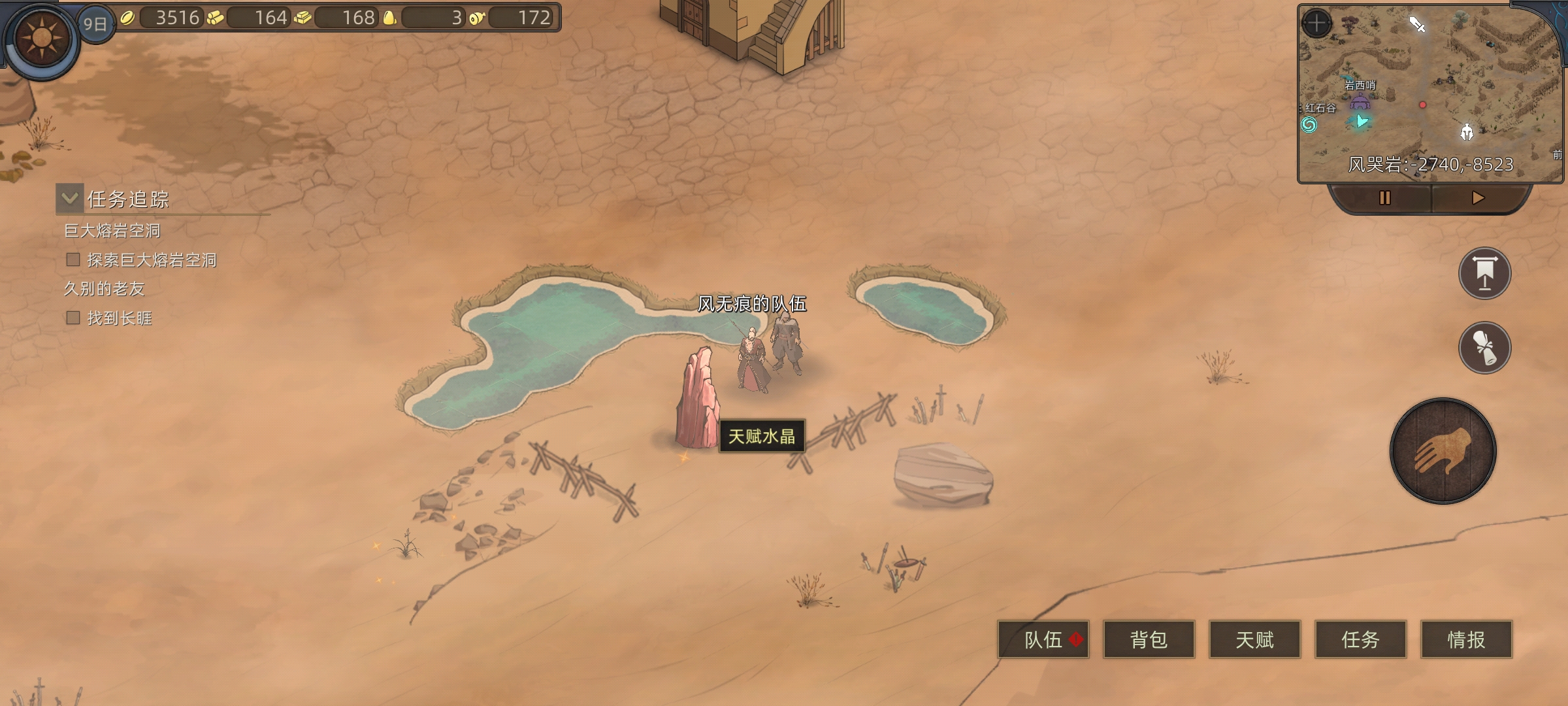This screenshot has width=1568, height=706.
Task: Click the scroll round button
Action: (1484, 347)
